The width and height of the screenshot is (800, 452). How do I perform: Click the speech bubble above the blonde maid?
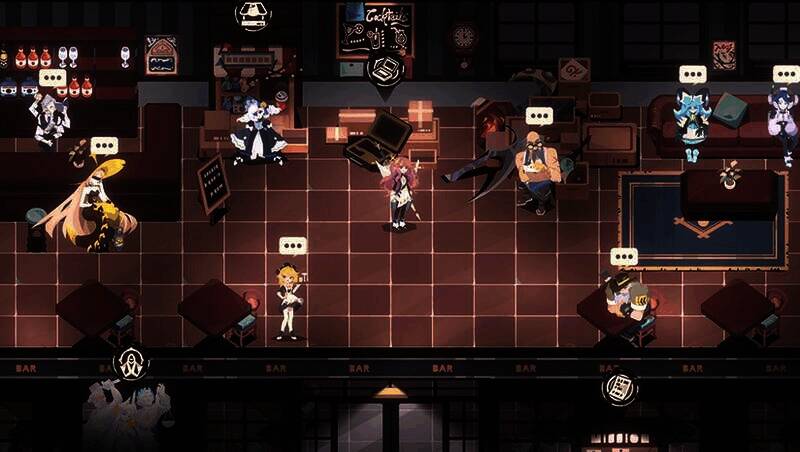click(x=292, y=245)
